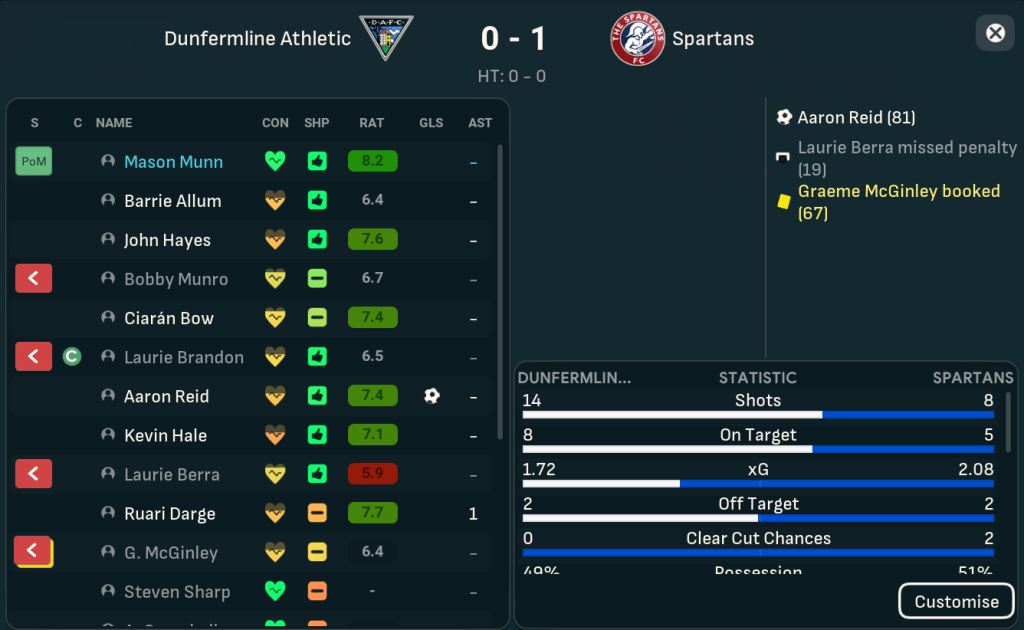Sort players by AST assists column

[x=480, y=123]
